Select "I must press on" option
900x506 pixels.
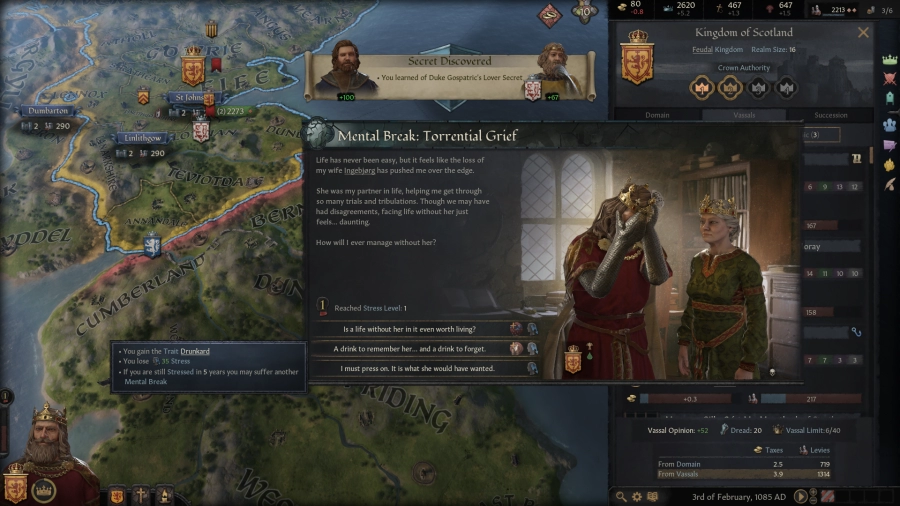tap(410, 368)
